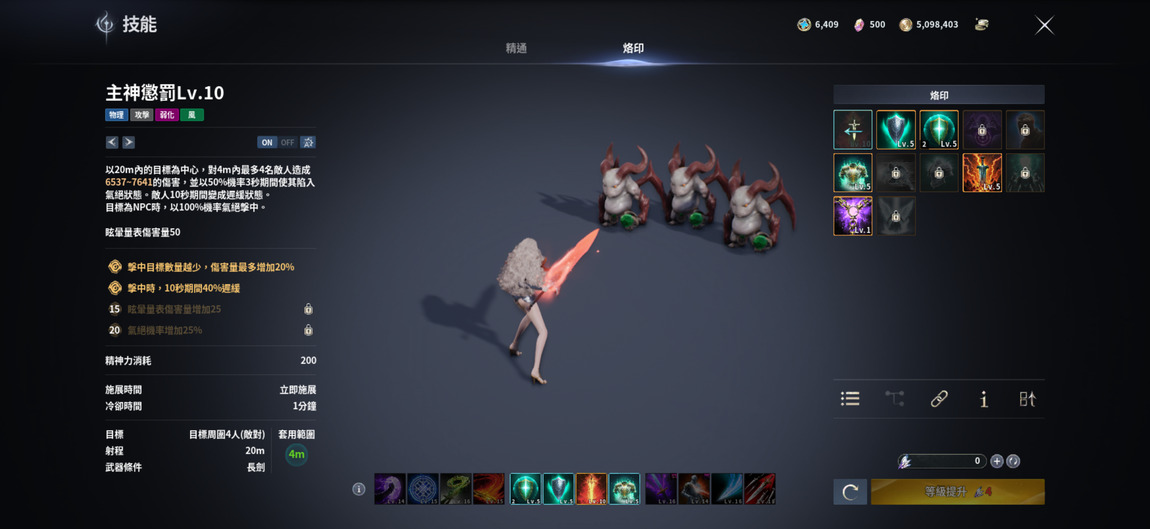Click the auto-use icon beside ON/OFF
Image resolution: width=1150 pixels, height=529 pixels.
(x=308, y=142)
